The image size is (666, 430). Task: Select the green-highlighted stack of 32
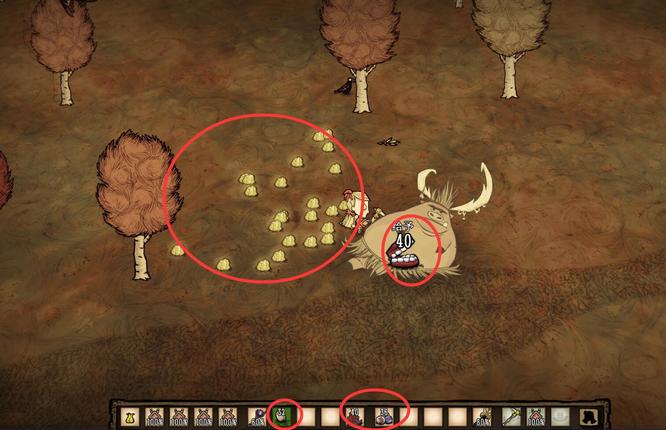(x=281, y=415)
